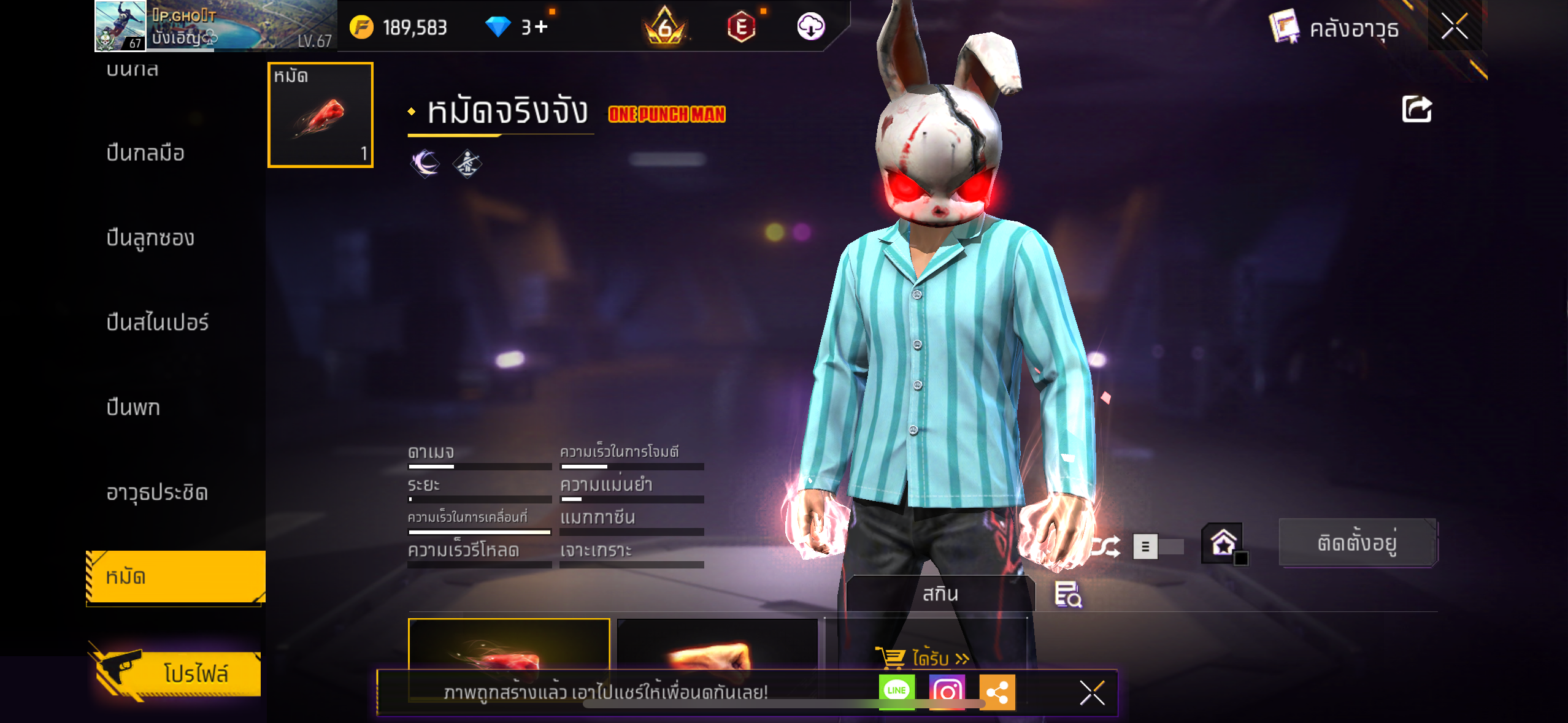The height and width of the screenshot is (723, 1568).
Task: Select the ปืนกลมือ weapon category
Action: click(x=145, y=153)
